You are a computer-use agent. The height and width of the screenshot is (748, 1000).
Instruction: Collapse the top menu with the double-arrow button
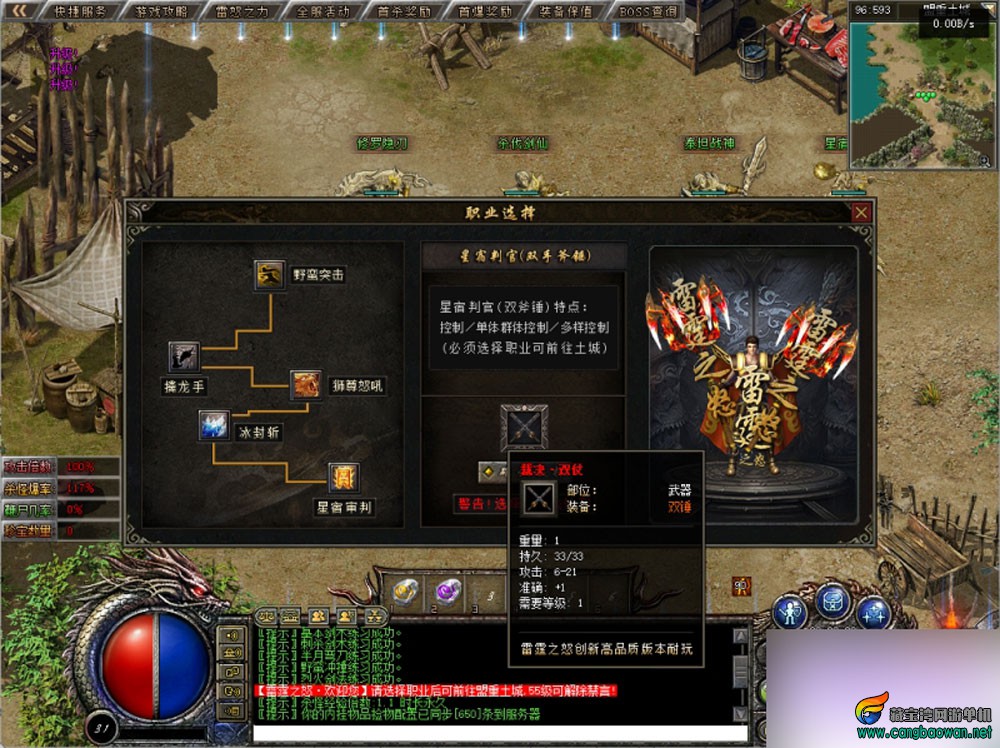18,11
